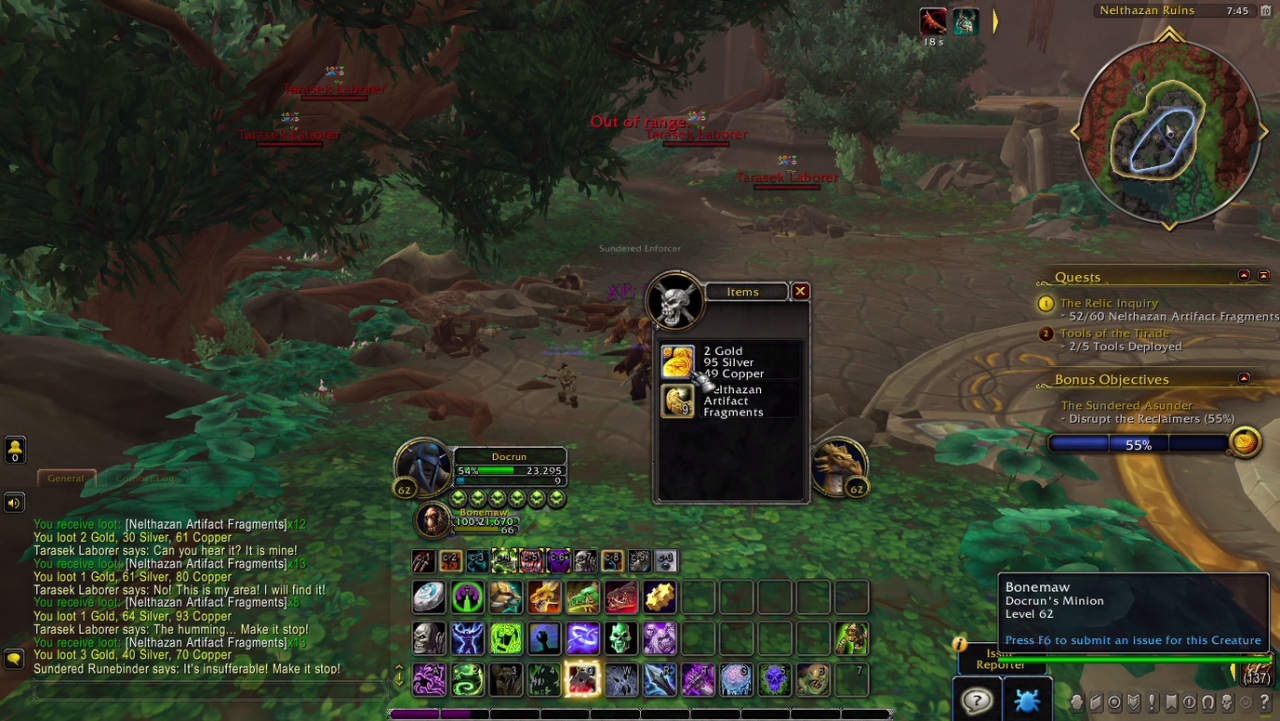
Task: Close the Items loot window
Action: click(x=800, y=291)
